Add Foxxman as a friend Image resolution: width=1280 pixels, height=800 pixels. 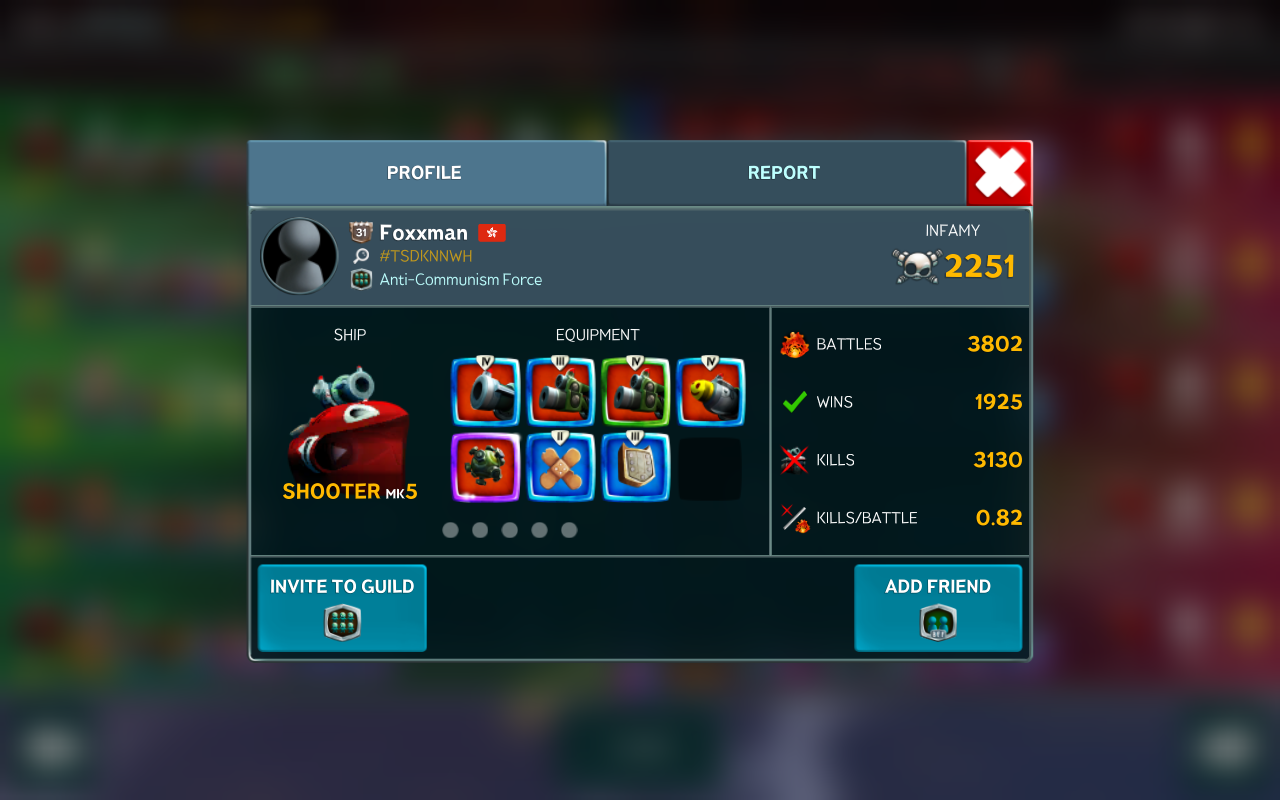pyautogui.click(x=938, y=608)
